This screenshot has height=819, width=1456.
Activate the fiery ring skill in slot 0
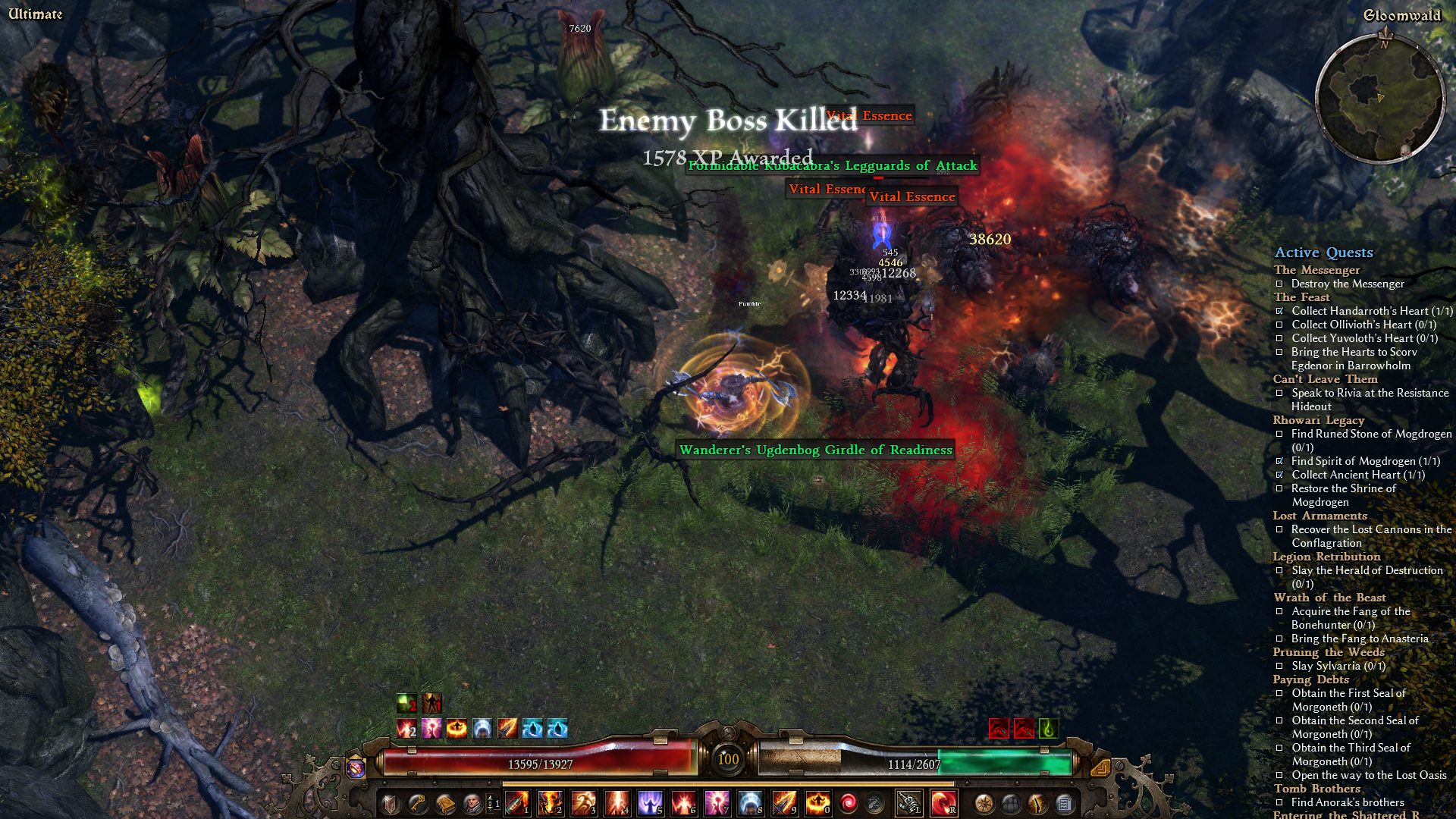tap(817, 802)
